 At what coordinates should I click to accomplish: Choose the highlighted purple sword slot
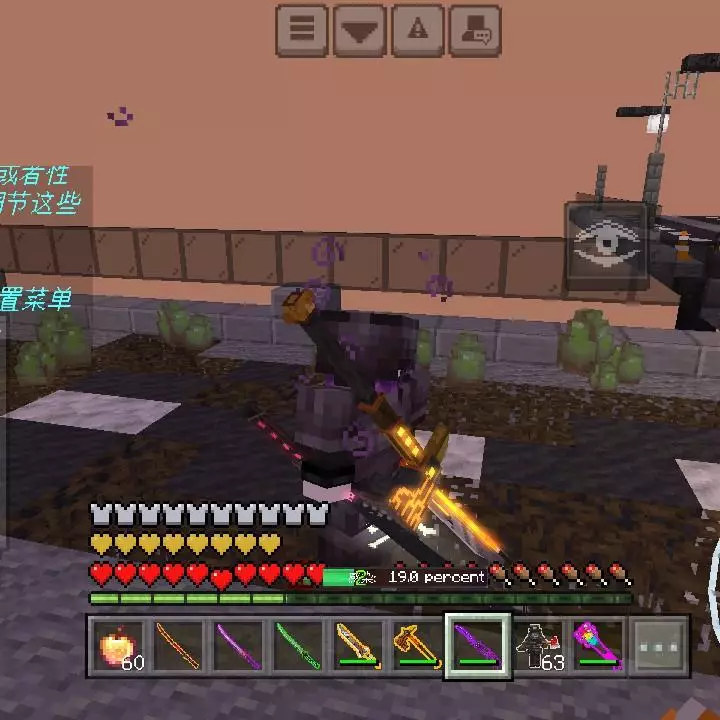(x=478, y=646)
